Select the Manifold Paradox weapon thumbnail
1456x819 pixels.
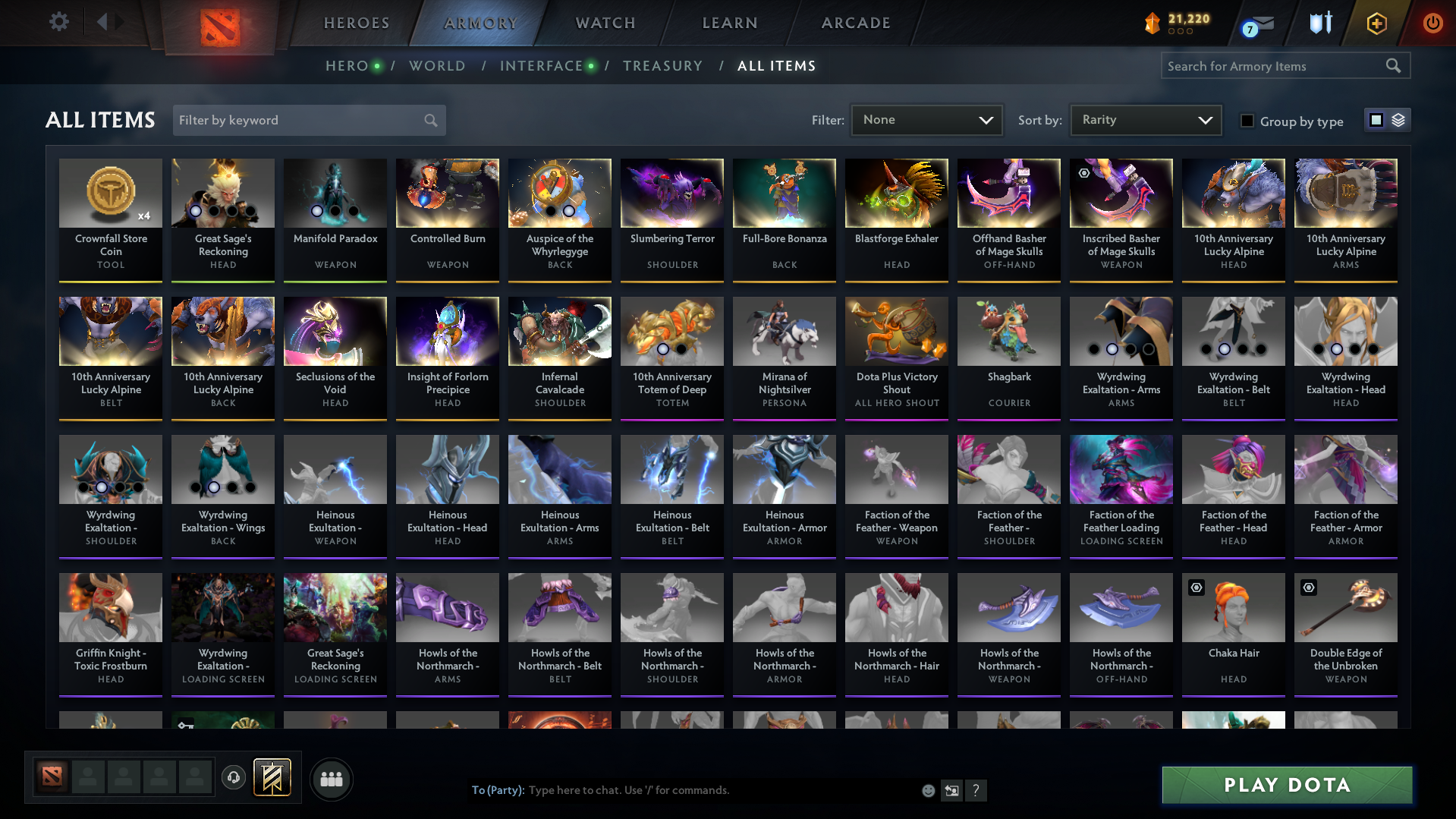pyautogui.click(x=335, y=193)
